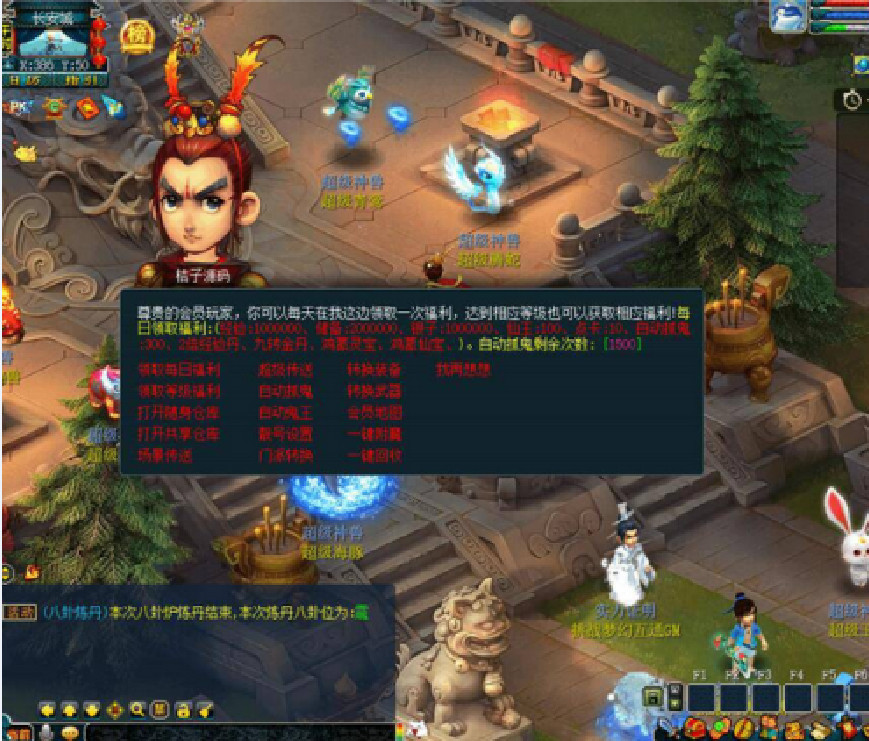The image size is (869, 741).
Task: Open 称号设置 title settings
Action: [285, 434]
